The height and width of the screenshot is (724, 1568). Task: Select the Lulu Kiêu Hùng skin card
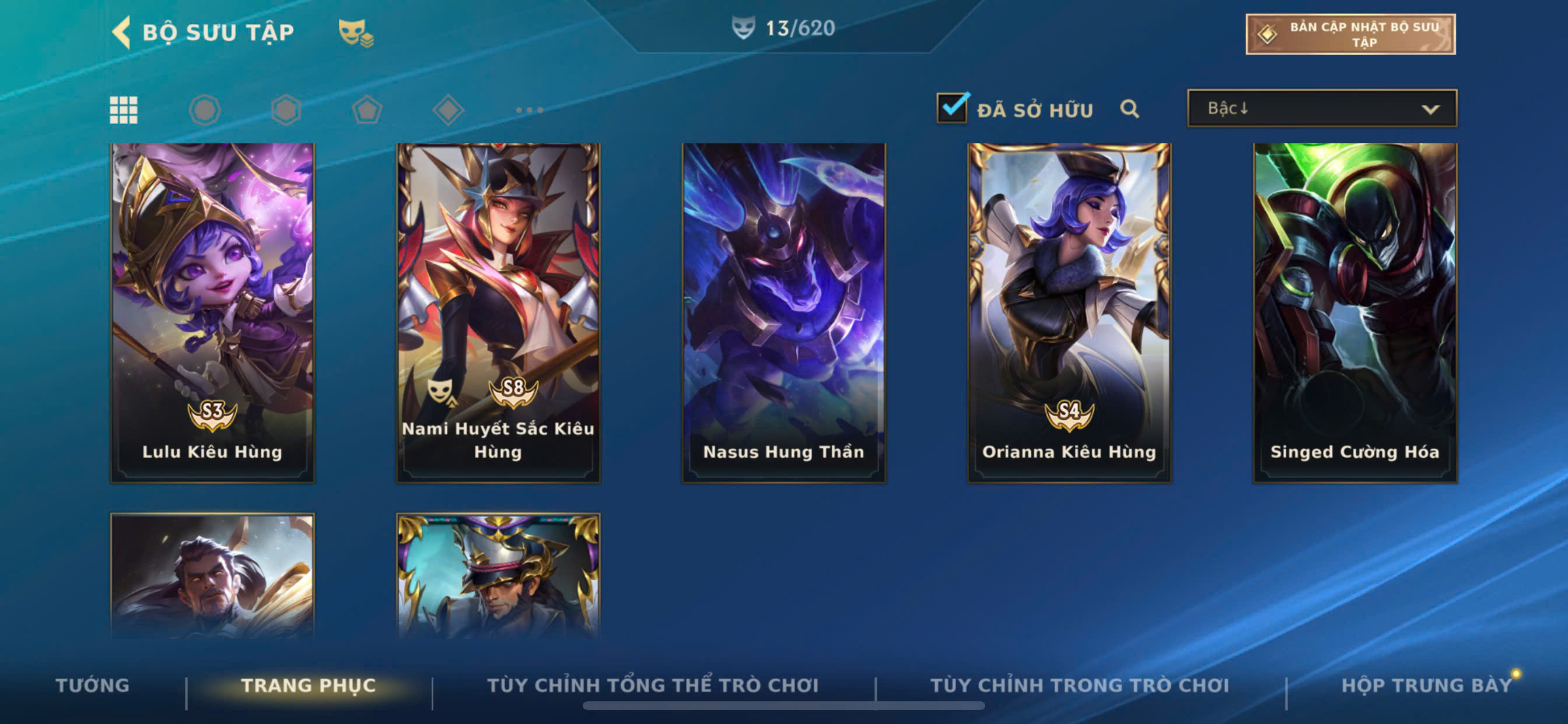pyautogui.click(x=212, y=312)
